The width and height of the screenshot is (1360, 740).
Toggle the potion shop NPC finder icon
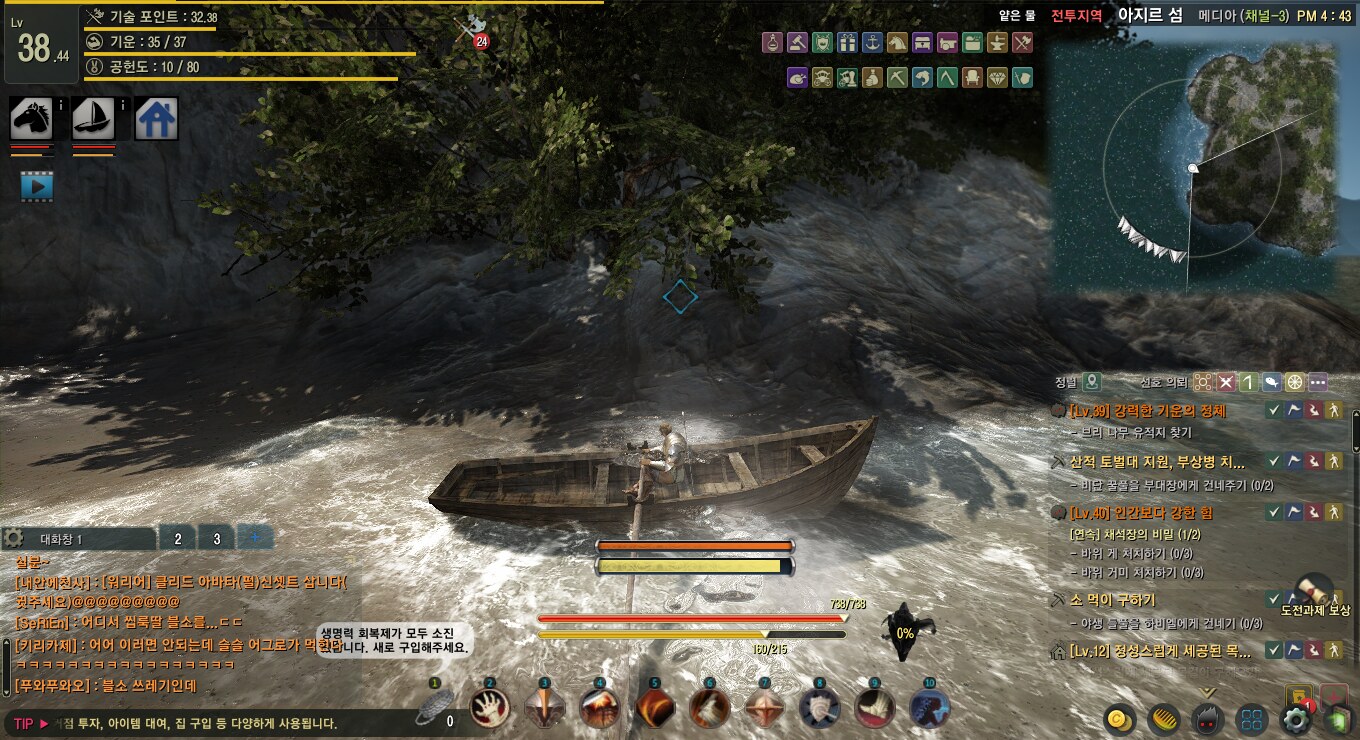click(772, 42)
